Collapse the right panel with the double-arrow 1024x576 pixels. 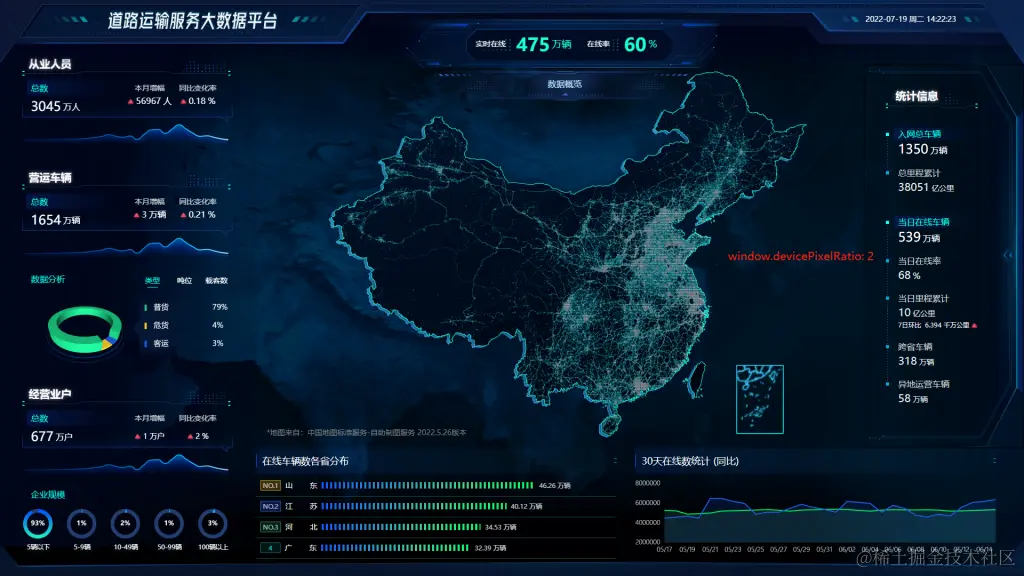1008,255
